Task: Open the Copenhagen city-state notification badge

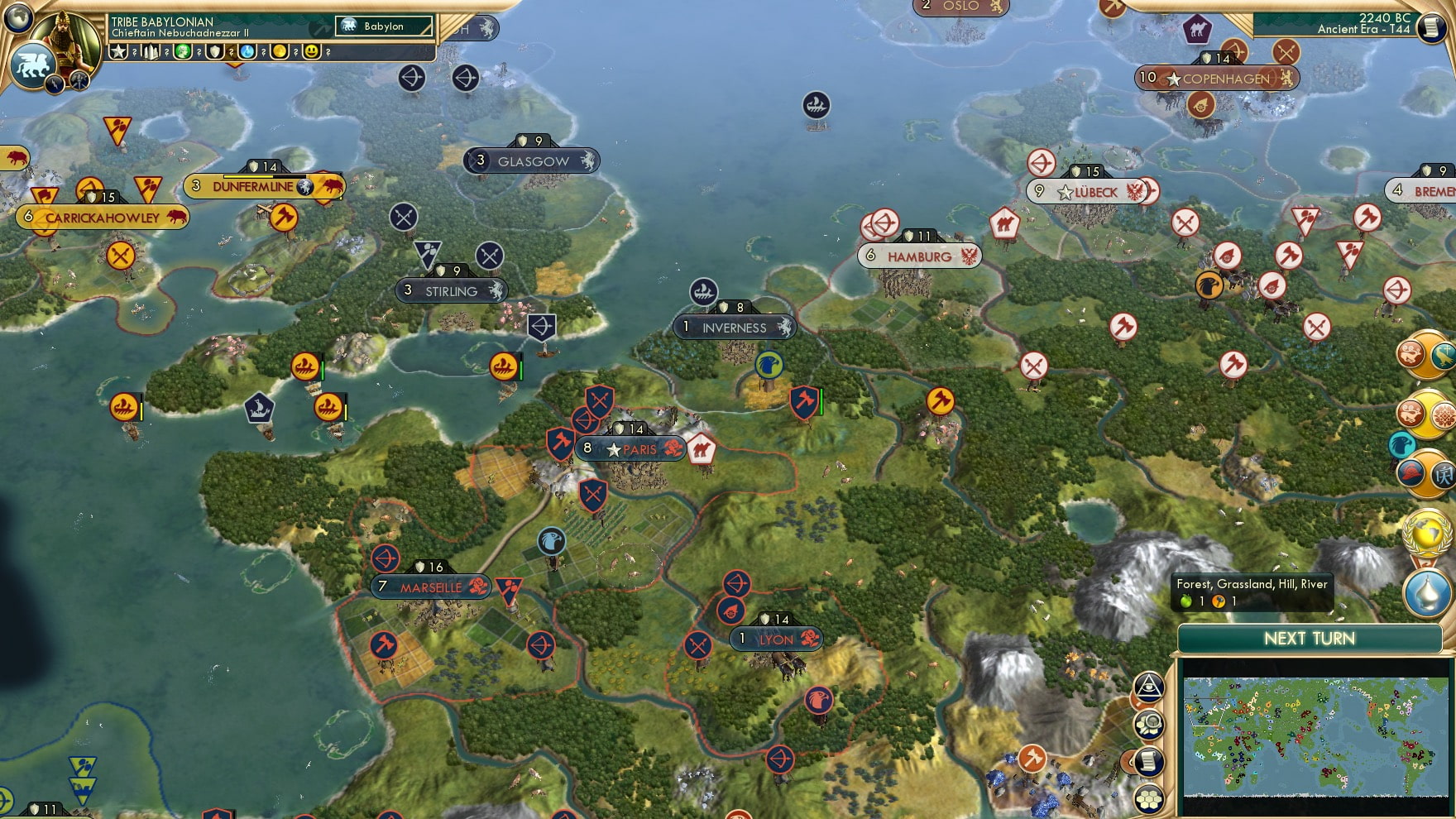Action: [1147, 77]
